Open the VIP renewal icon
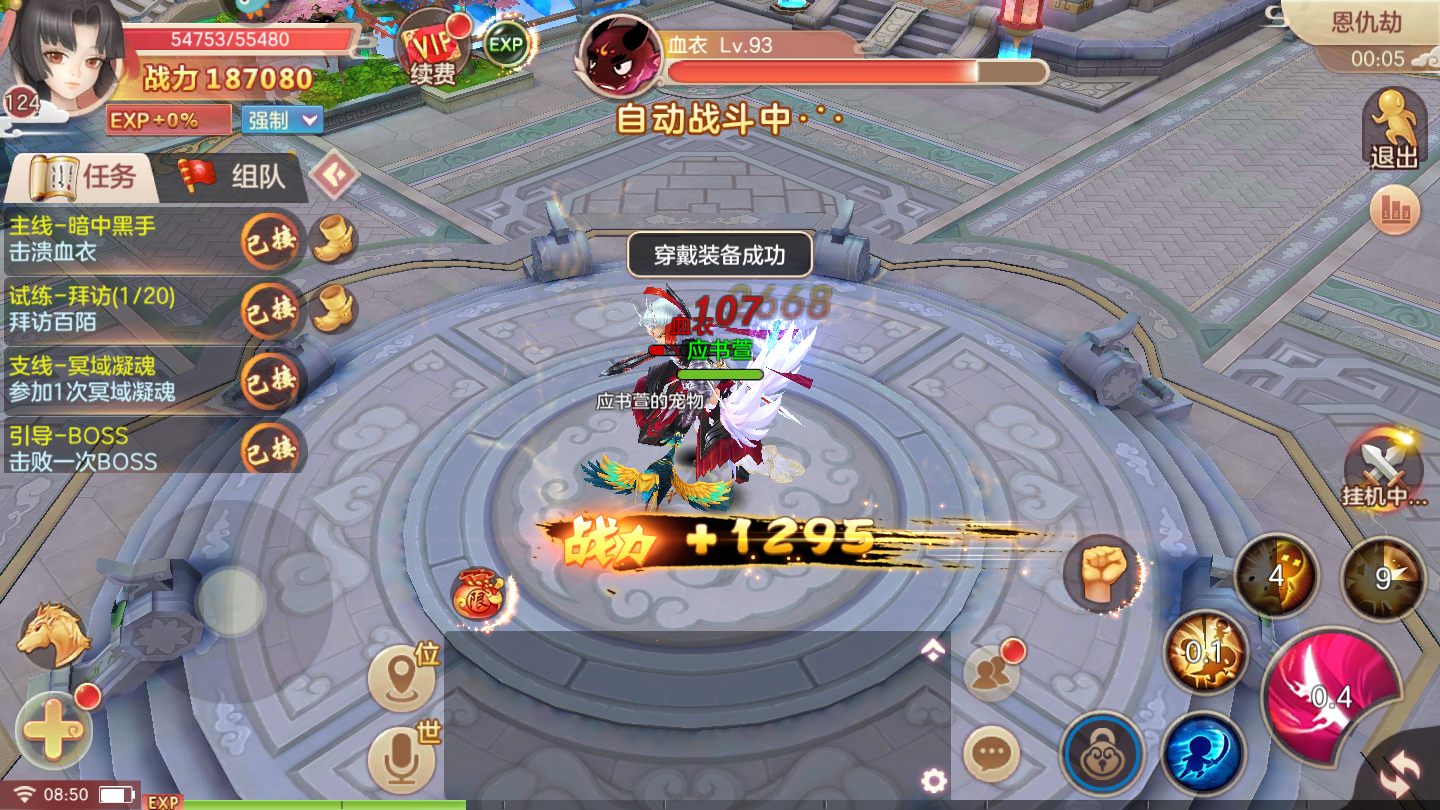The height and width of the screenshot is (810, 1440). click(x=432, y=52)
